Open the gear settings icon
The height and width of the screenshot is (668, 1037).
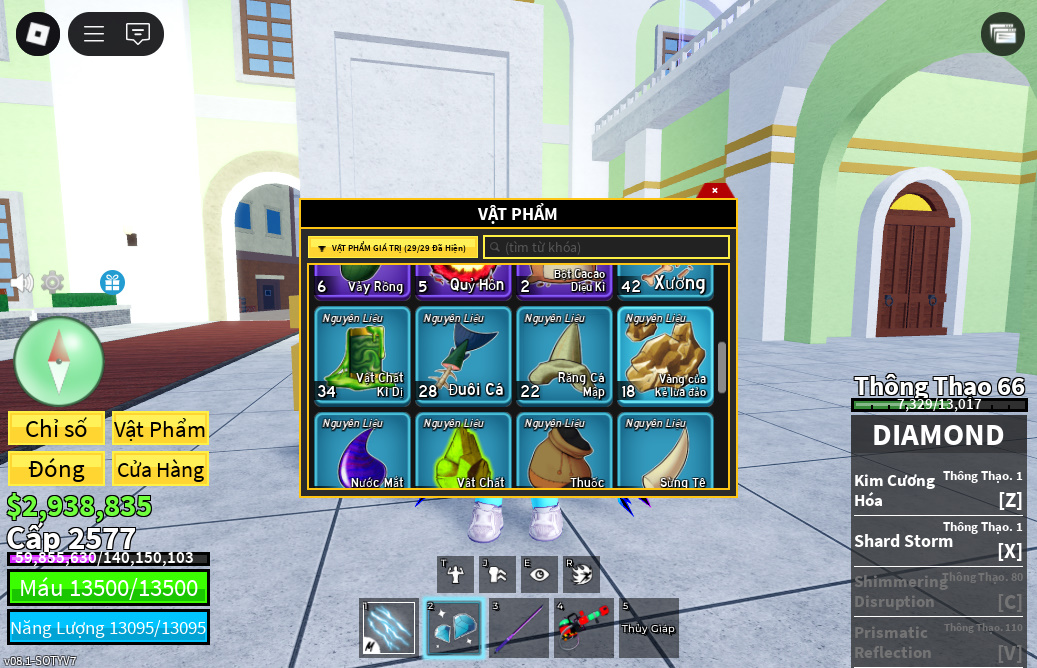52,282
